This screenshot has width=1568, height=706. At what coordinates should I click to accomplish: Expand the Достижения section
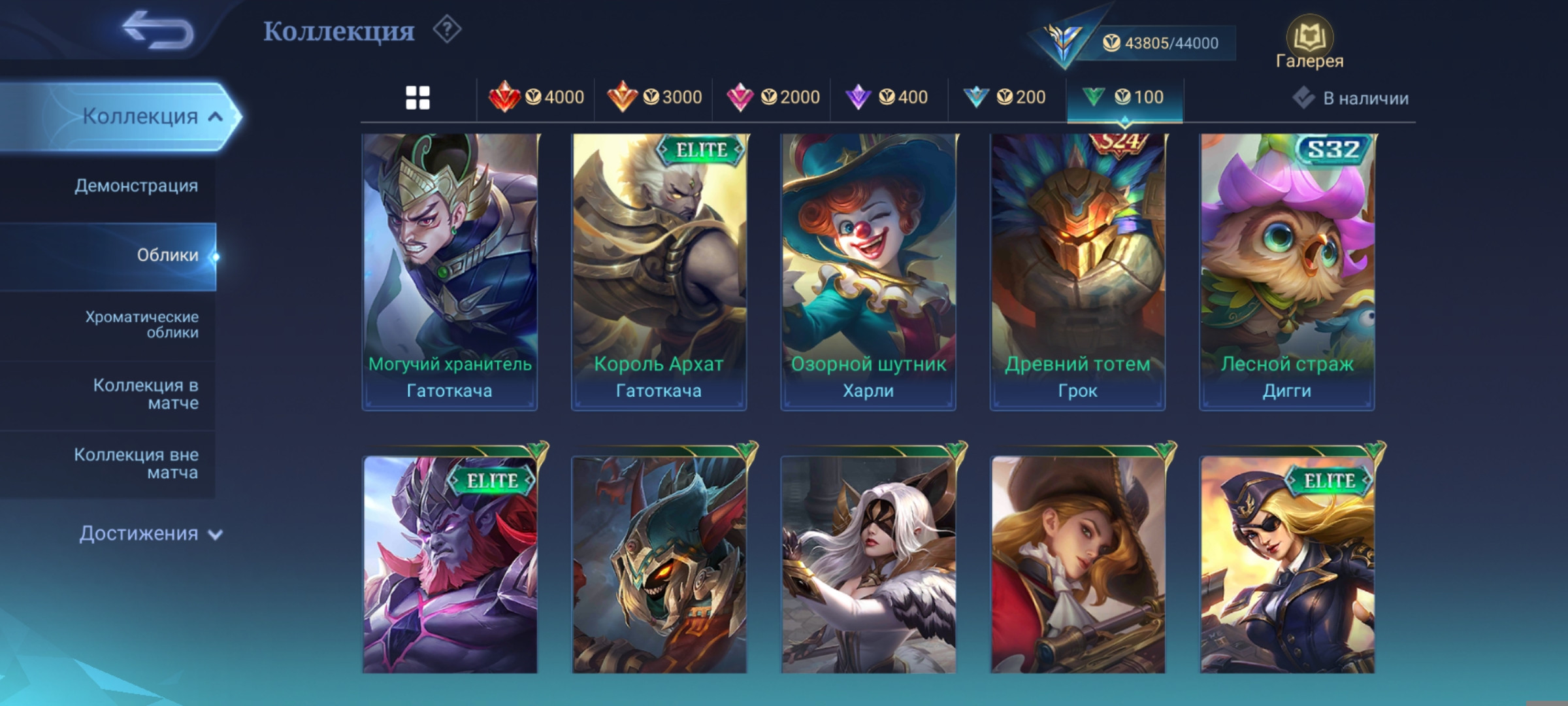click(x=150, y=533)
